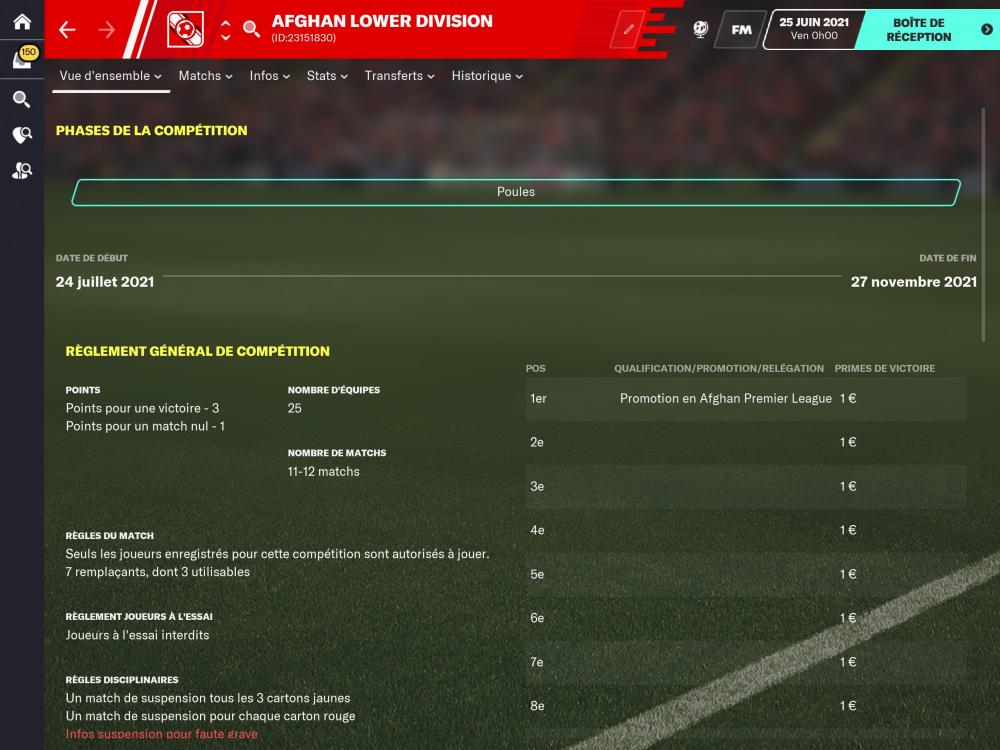Image resolution: width=1000 pixels, height=750 pixels.
Task: Expand the Infos menu
Action: (270, 76)
